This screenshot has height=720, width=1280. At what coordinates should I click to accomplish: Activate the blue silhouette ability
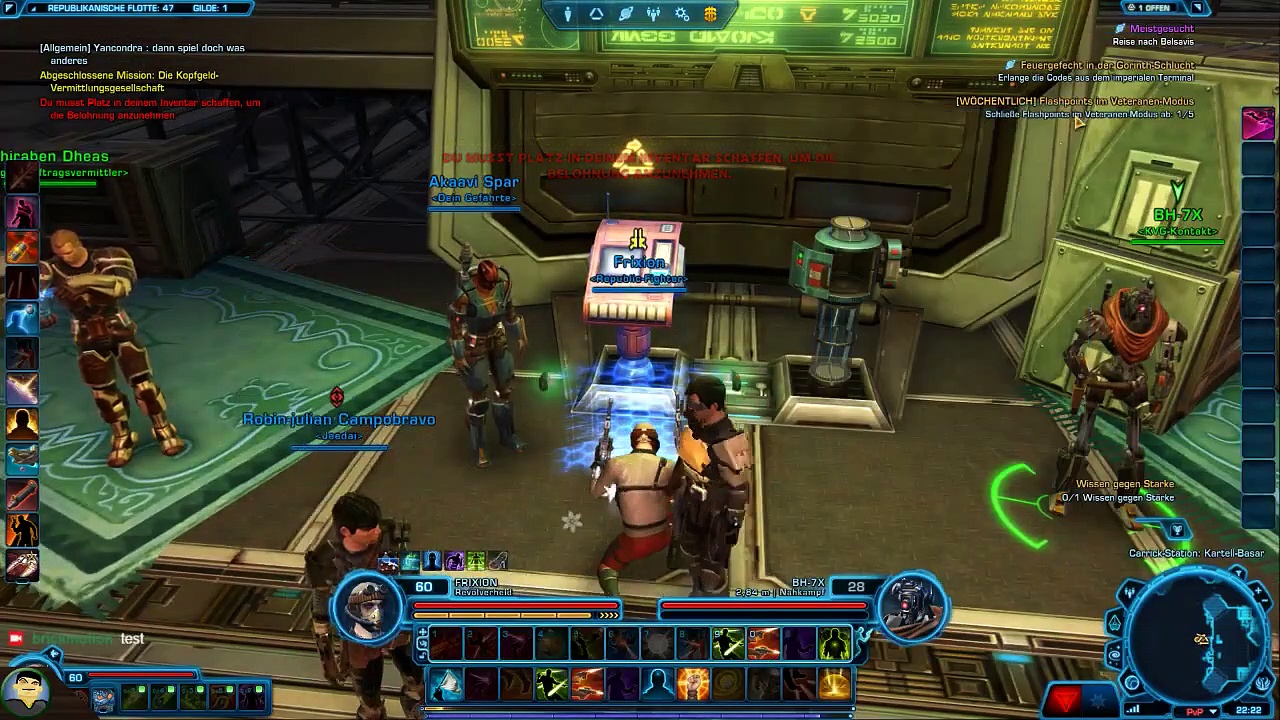pyautogui.click(x=657, y=684)
